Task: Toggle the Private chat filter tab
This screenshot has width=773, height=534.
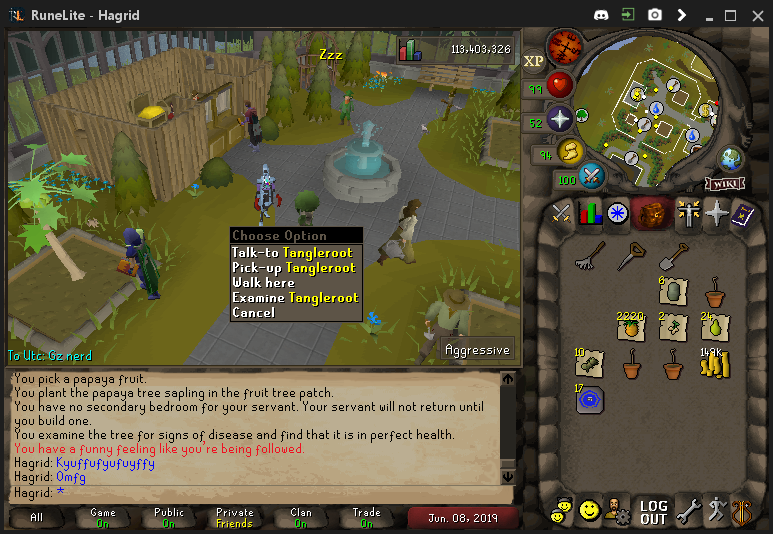Action: (x=234, y=518)
